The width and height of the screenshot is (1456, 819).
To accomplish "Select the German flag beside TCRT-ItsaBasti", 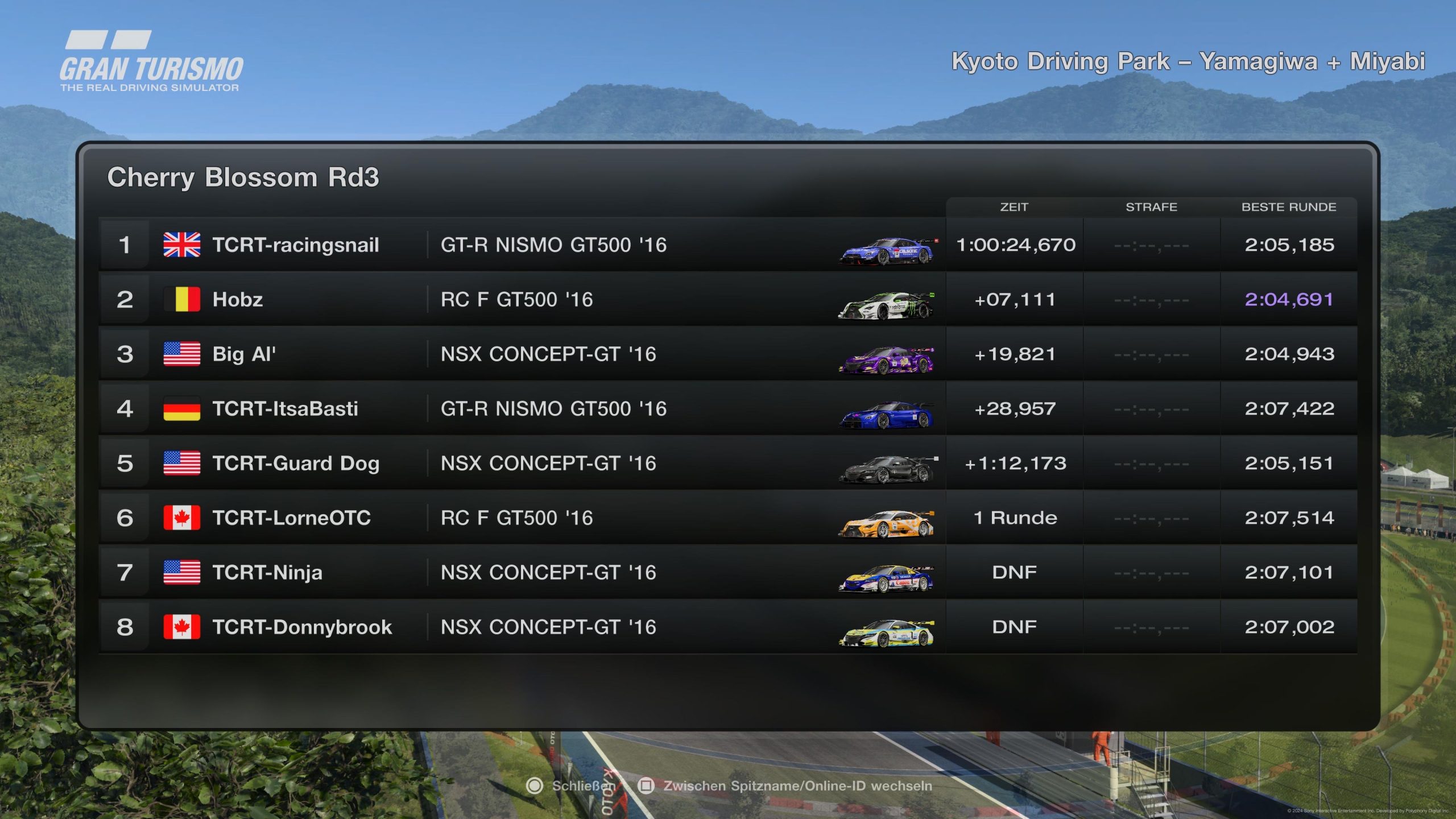I will coord(181,408).
